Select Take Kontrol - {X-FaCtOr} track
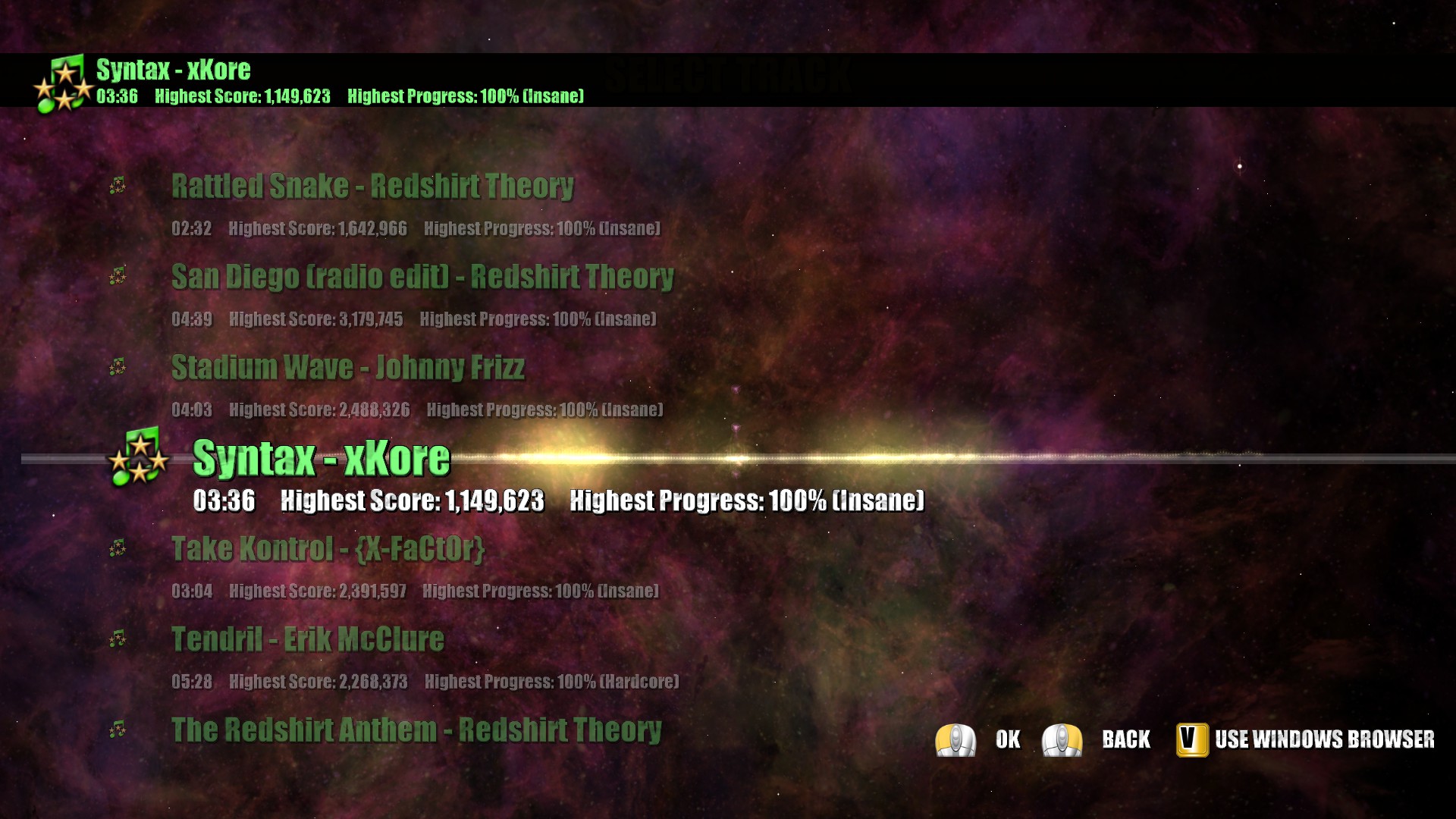 pyautogui.click(x=328, y=549)
